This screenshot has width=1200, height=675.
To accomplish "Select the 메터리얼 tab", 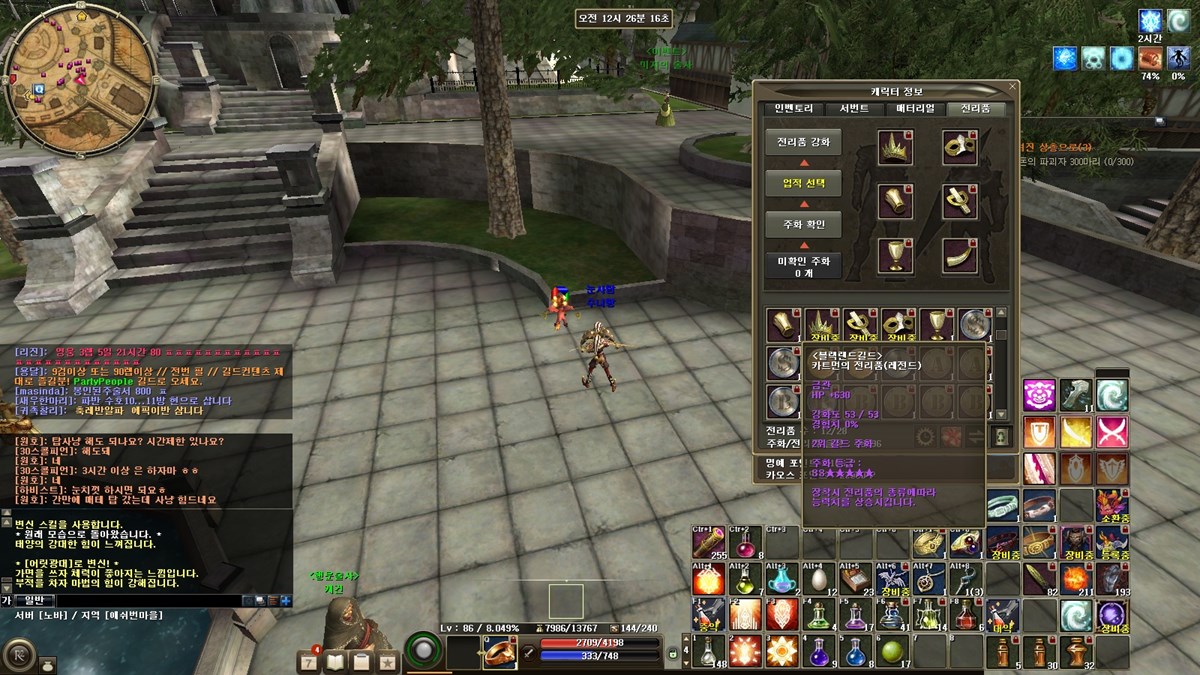I will coord(915,109).
